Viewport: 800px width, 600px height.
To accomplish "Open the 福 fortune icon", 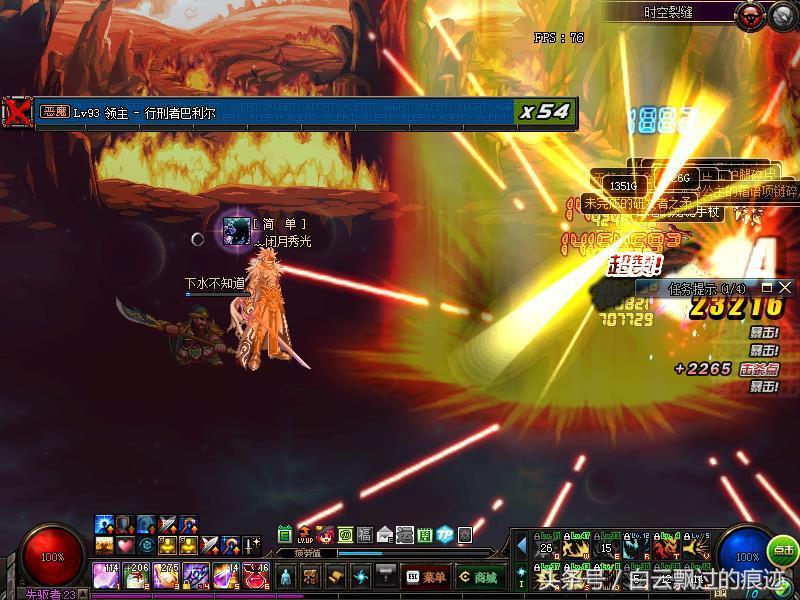I will (x=365, y=534).
